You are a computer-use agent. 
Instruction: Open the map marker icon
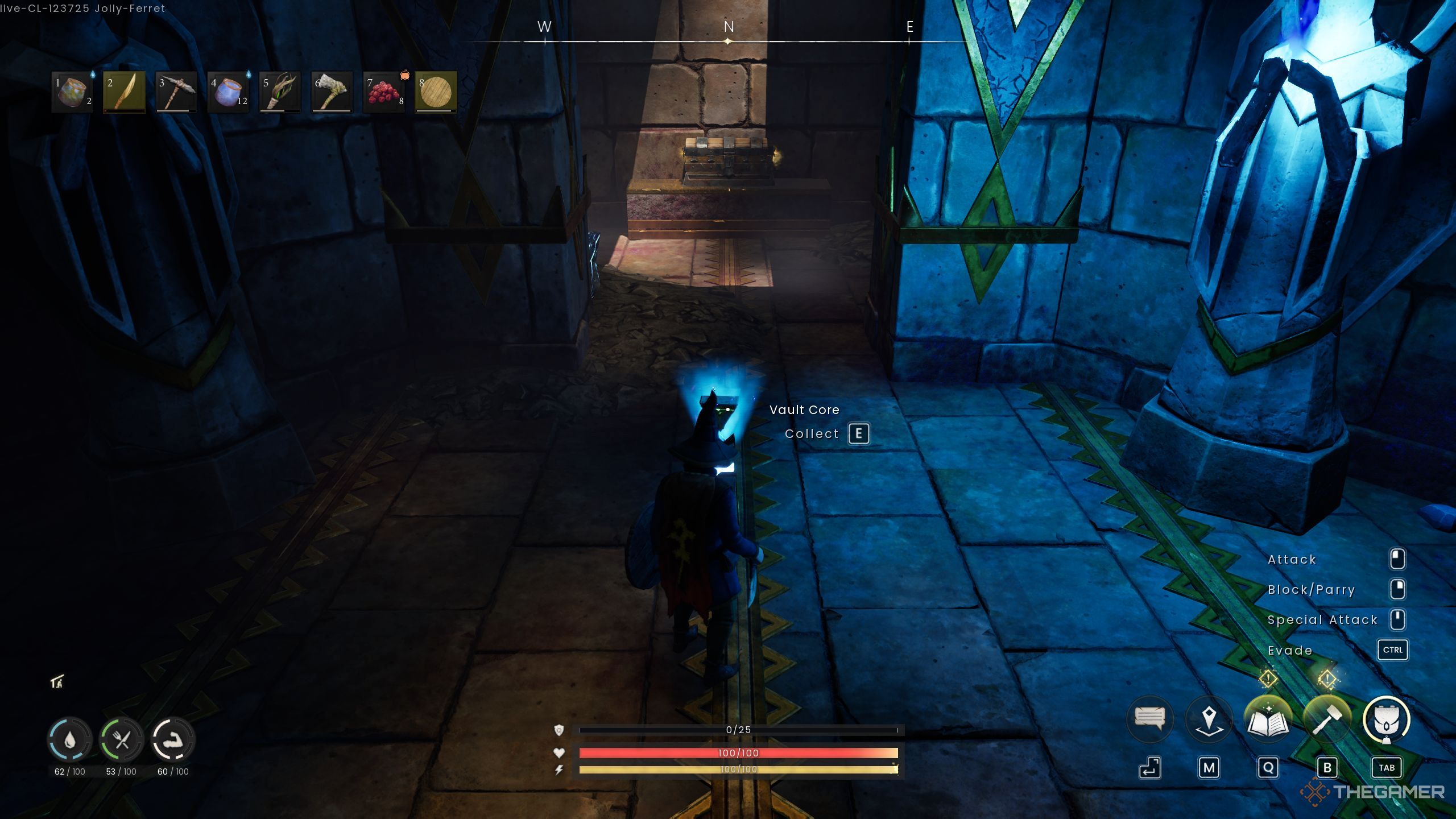point(1209,719)
